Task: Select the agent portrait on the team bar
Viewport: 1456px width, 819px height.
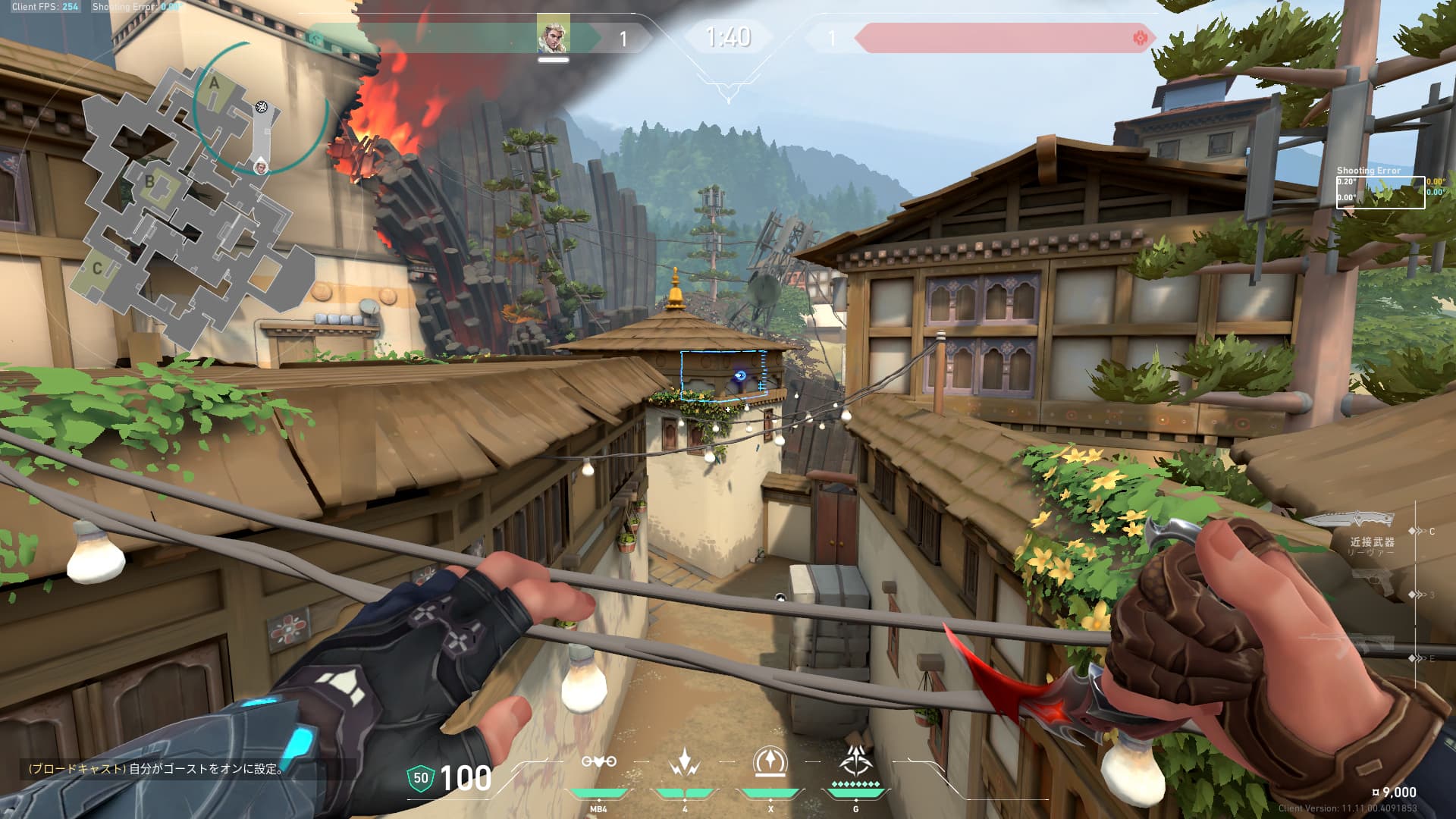Action: click(553, 35)
